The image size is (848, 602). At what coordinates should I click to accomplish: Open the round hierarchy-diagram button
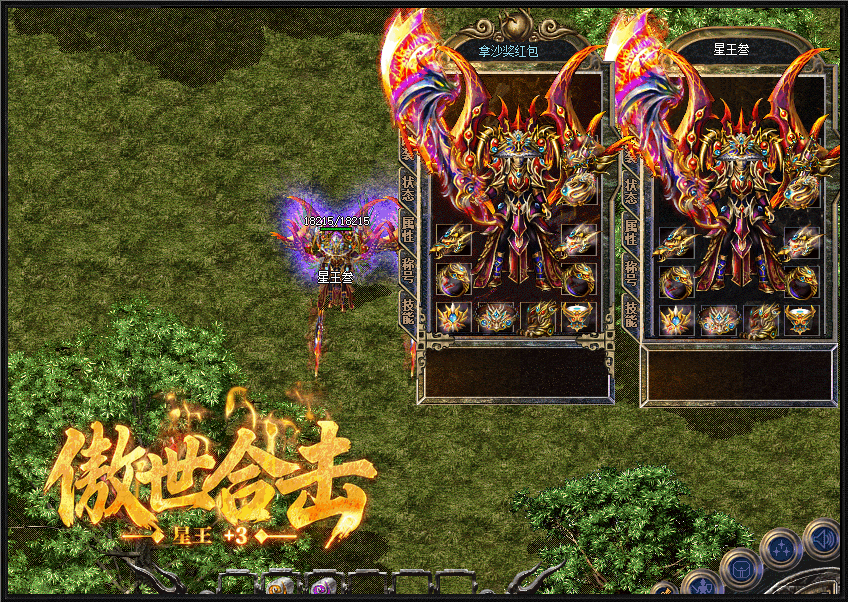779,549
